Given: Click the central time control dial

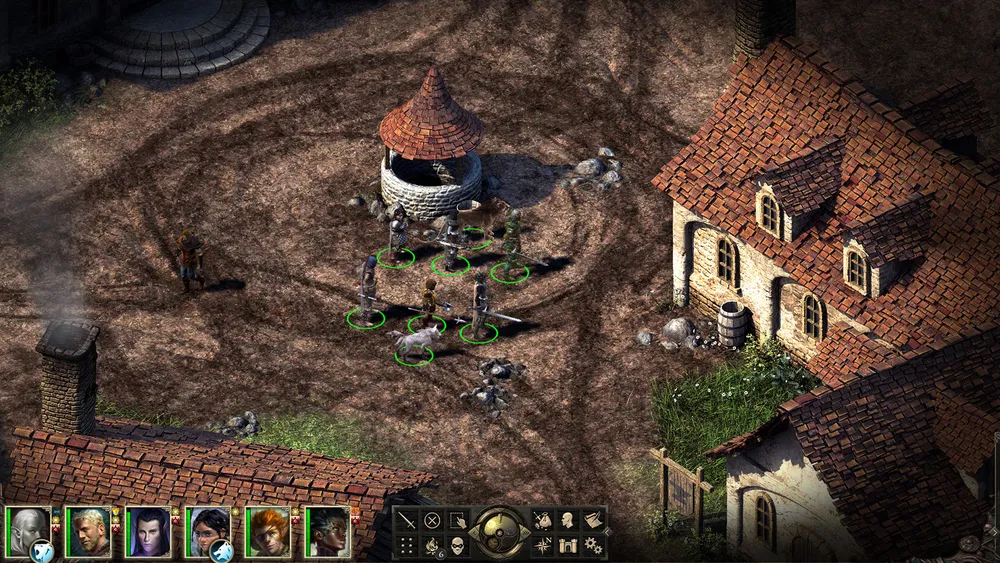Looking at the screenshot, I should (499, 532).
